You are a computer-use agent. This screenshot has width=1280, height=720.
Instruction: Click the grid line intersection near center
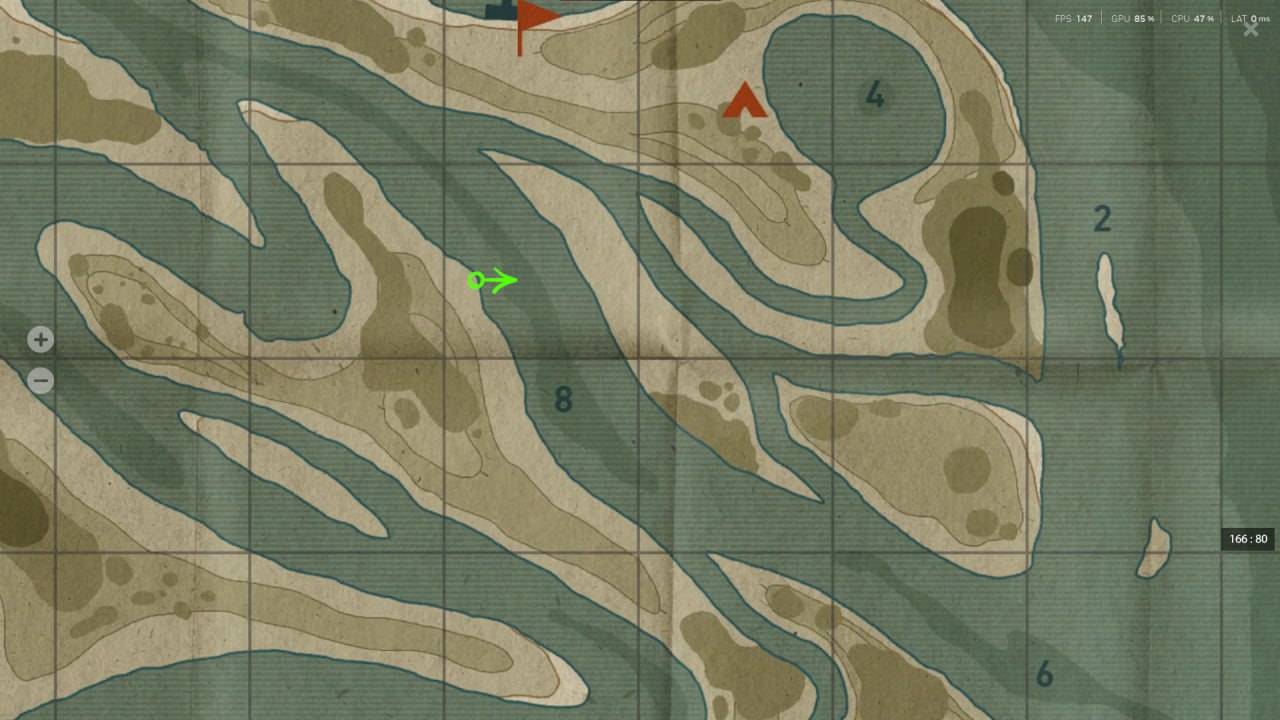point(639,356)
